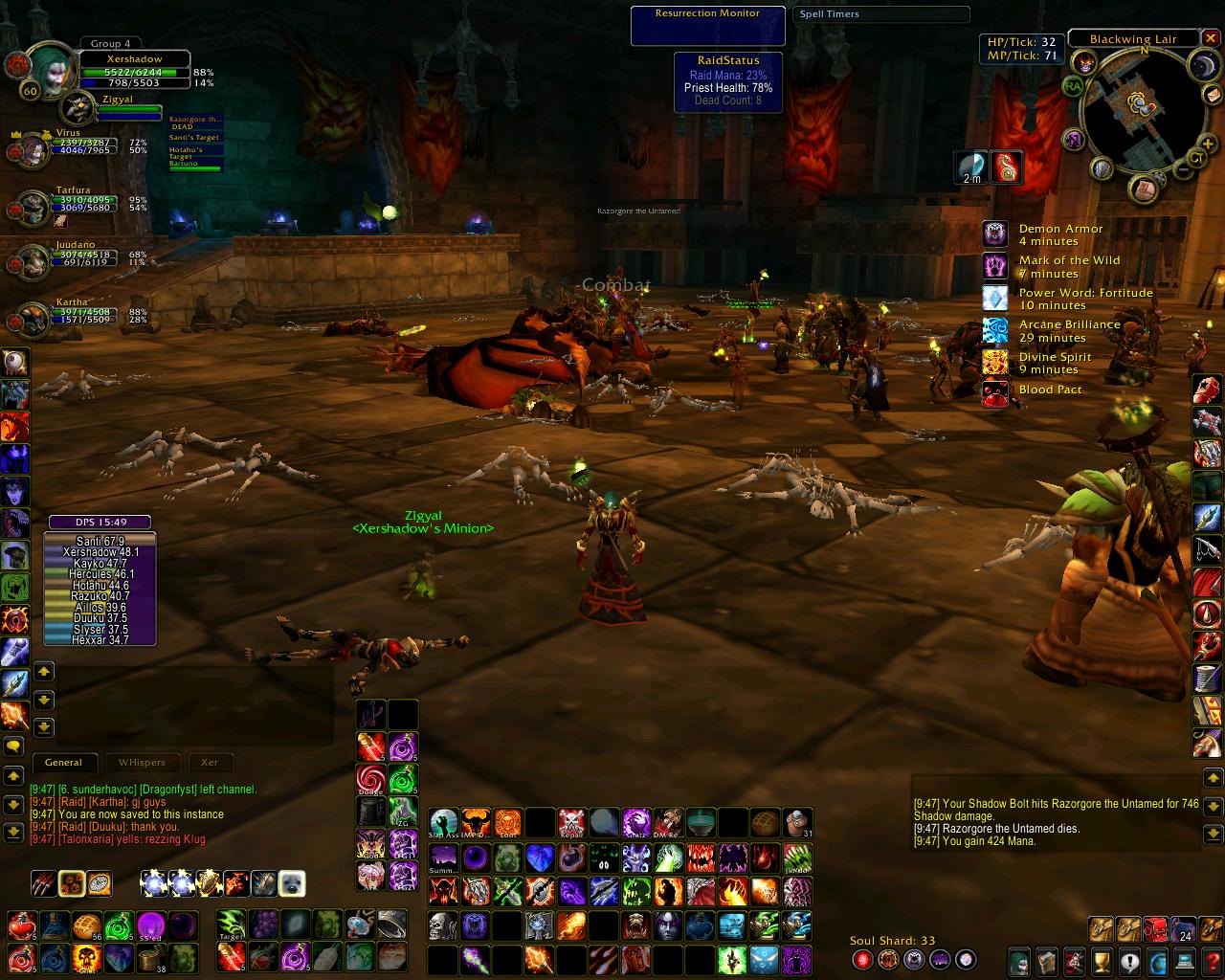Open the Spell Timers panel header

tap(880, 14)
